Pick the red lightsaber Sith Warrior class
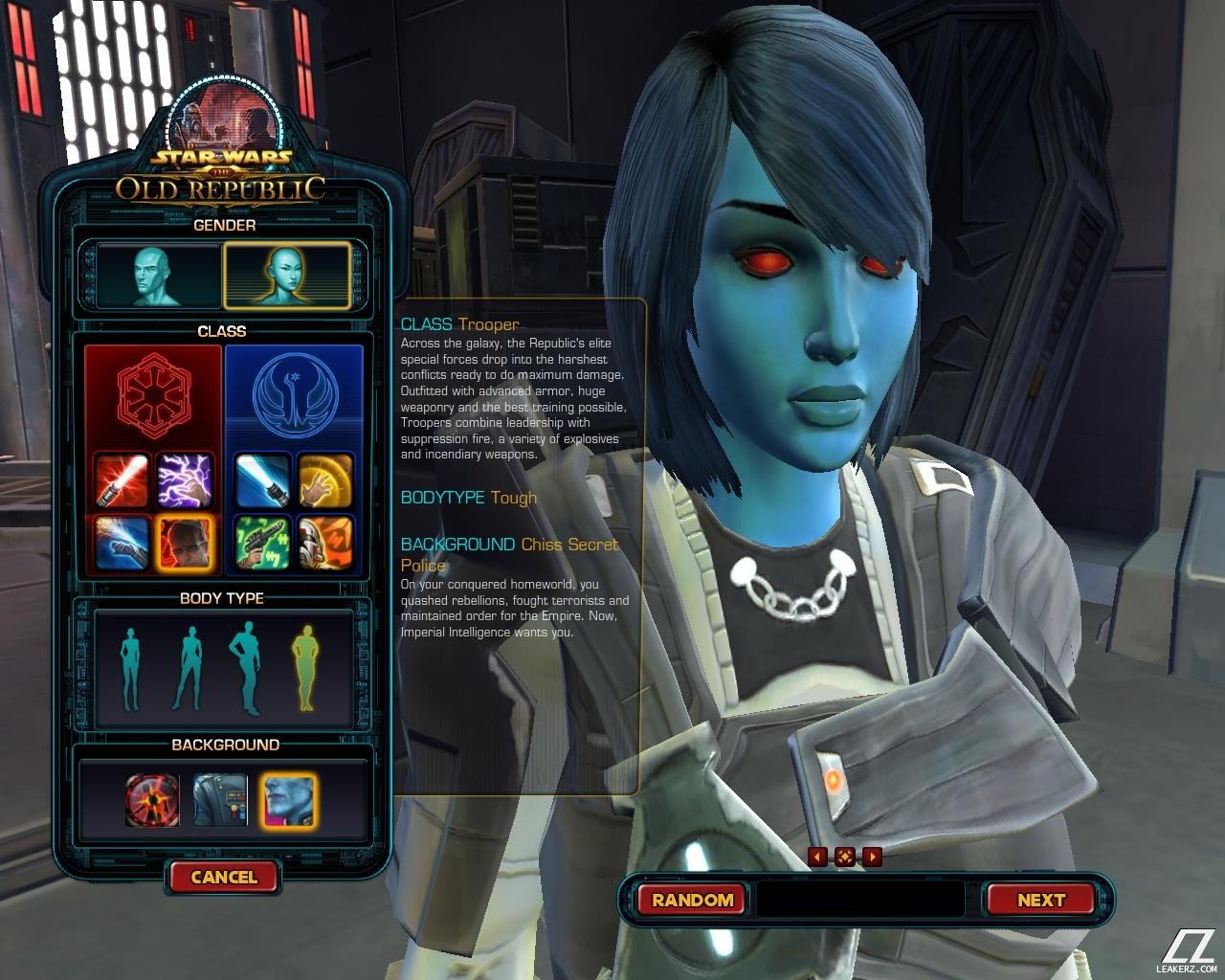The image size is (1225, 980). pyautogui.click(x=122, y=480)
